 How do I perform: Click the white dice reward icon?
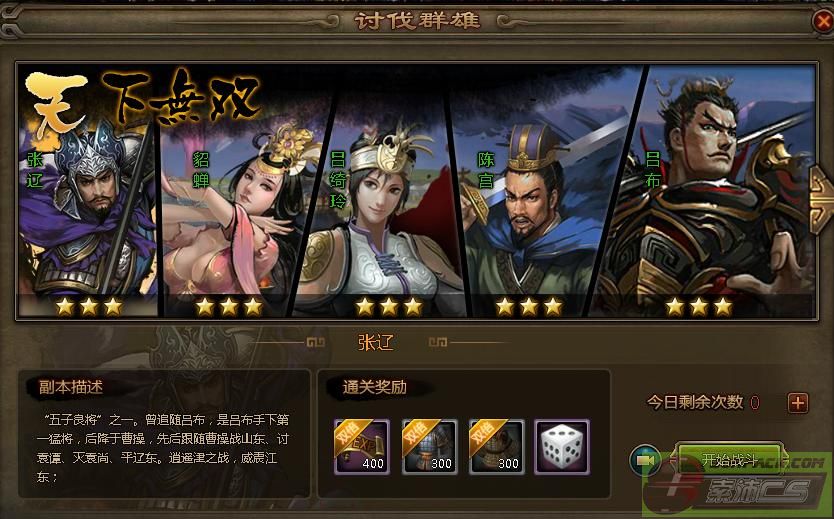click(x=562, y=446)
